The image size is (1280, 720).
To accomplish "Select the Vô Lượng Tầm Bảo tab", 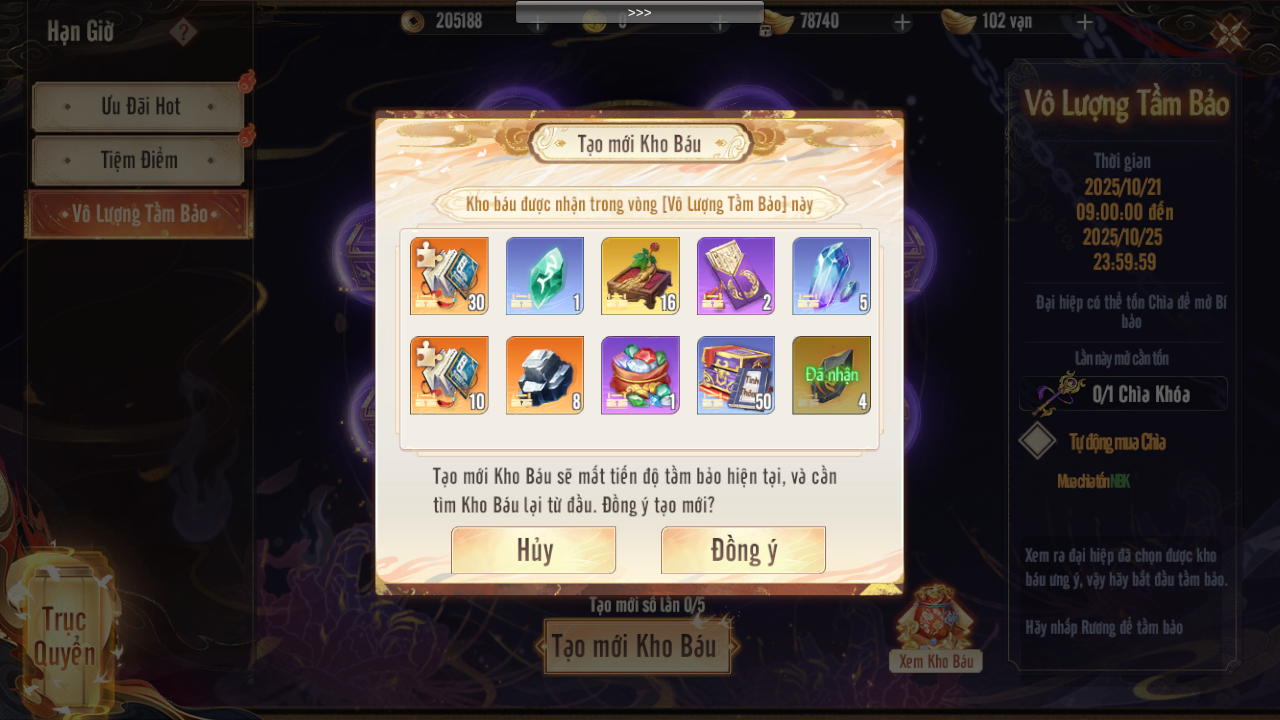I will (x=139, y=214).
